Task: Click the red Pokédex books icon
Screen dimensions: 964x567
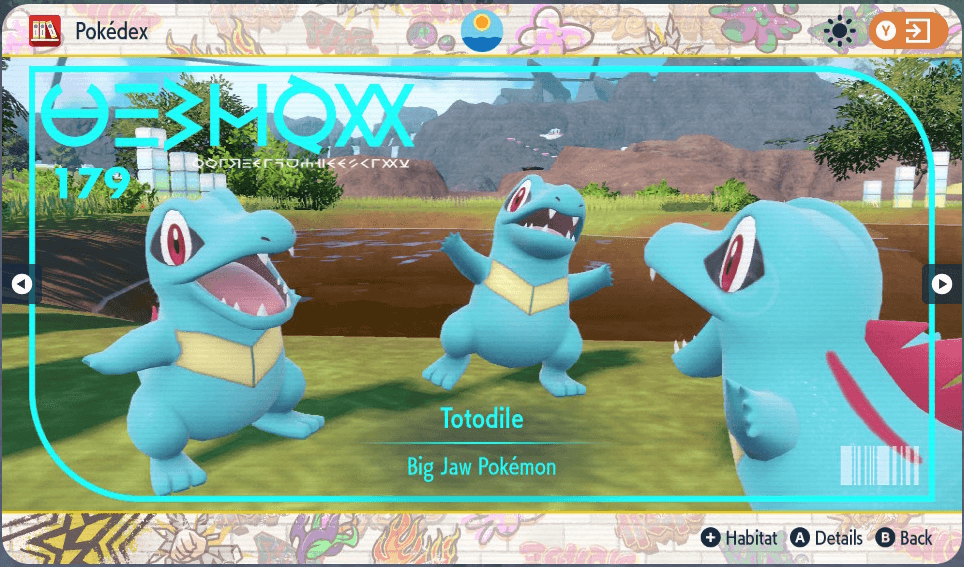Action: (45, 31)
